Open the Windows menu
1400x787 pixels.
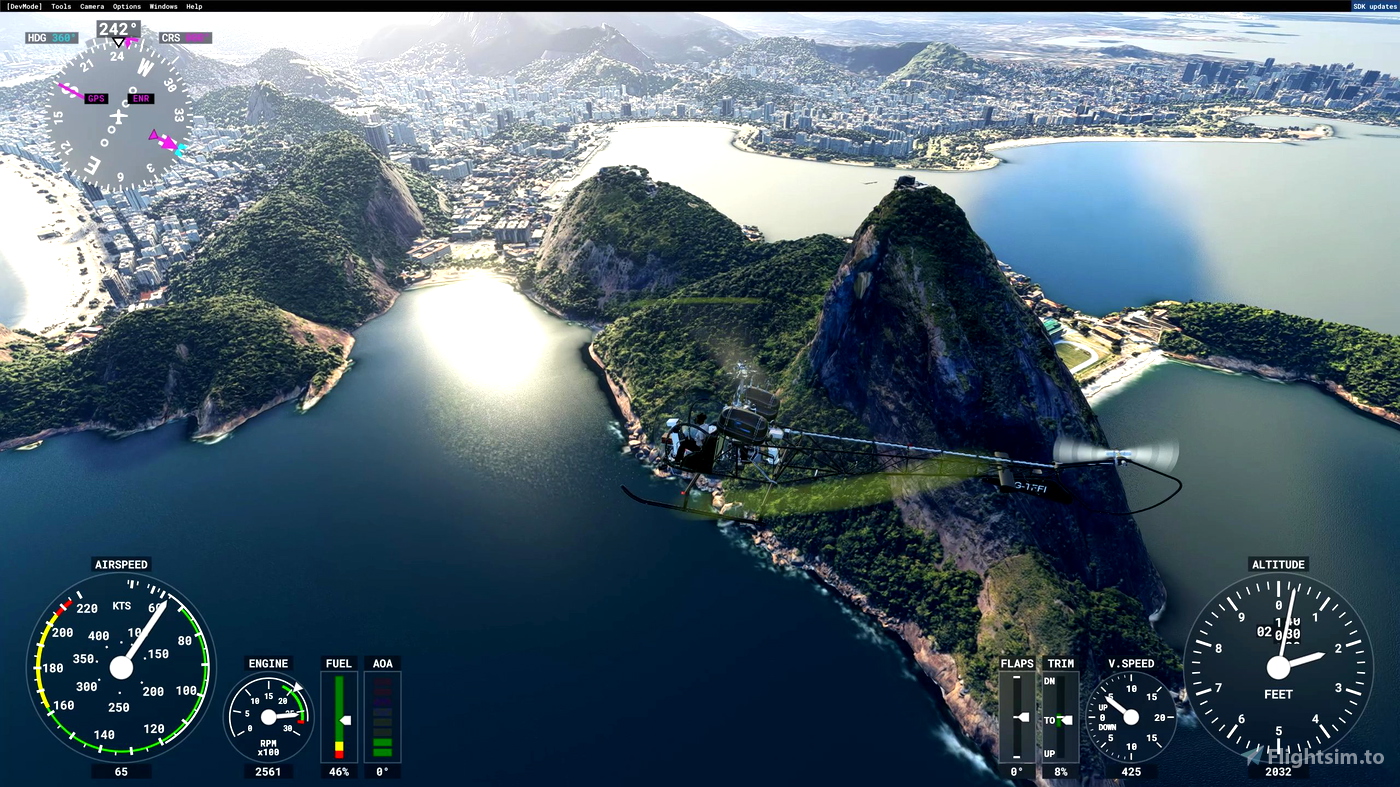point(162,5)
